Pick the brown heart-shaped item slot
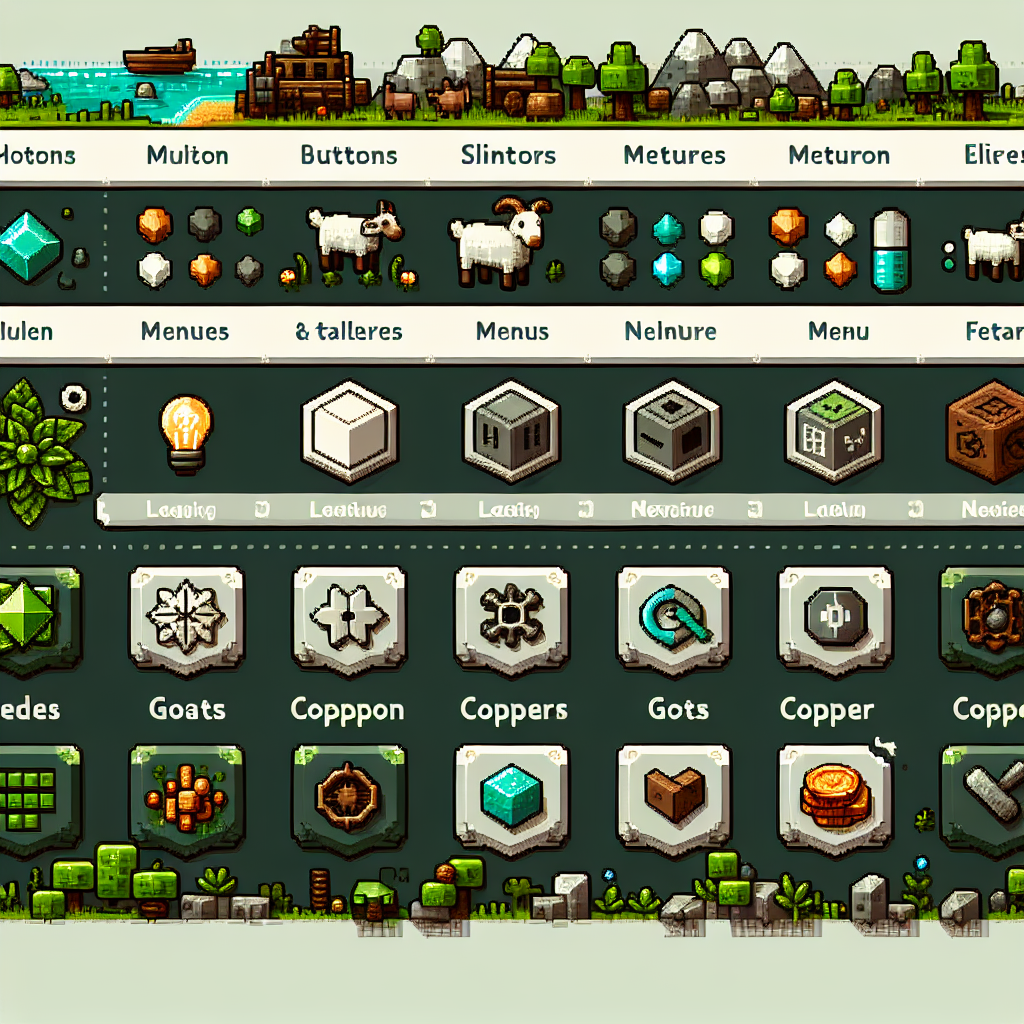This screenshot has height=1024, width=1024. pyautogui.click(x=675, y=794)
